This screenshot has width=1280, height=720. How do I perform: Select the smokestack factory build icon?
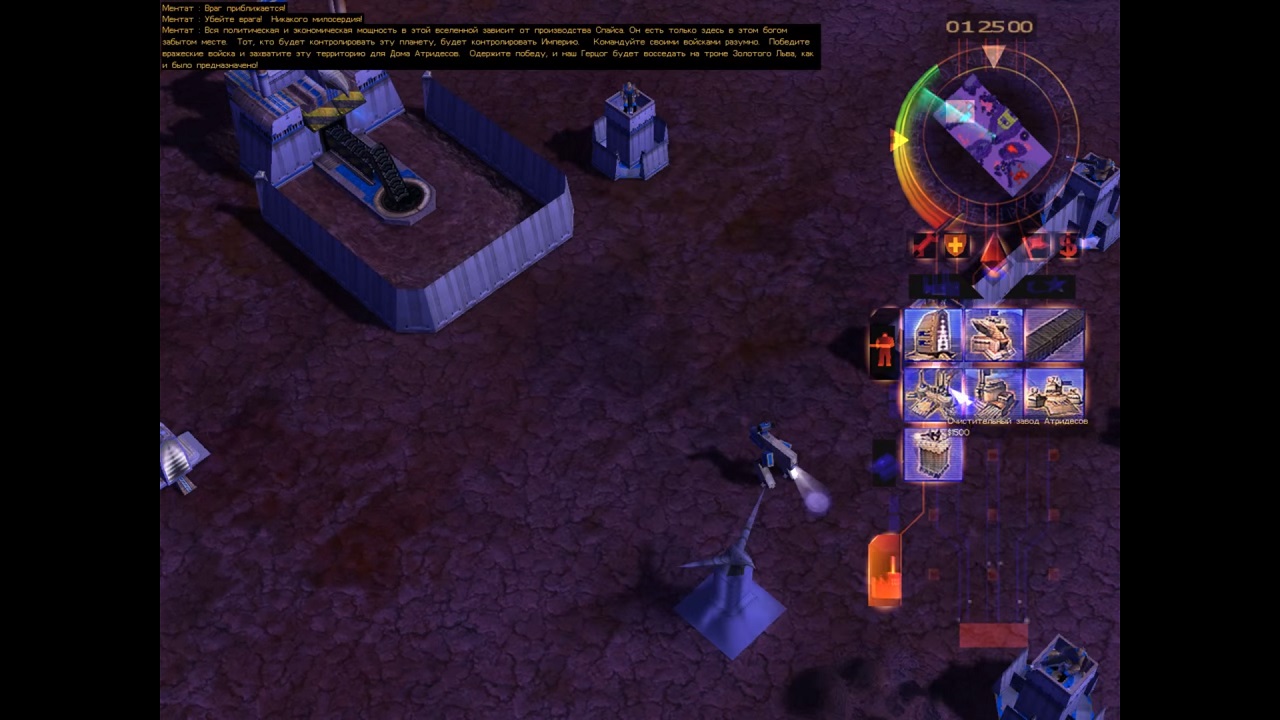[x=993, y=393]
